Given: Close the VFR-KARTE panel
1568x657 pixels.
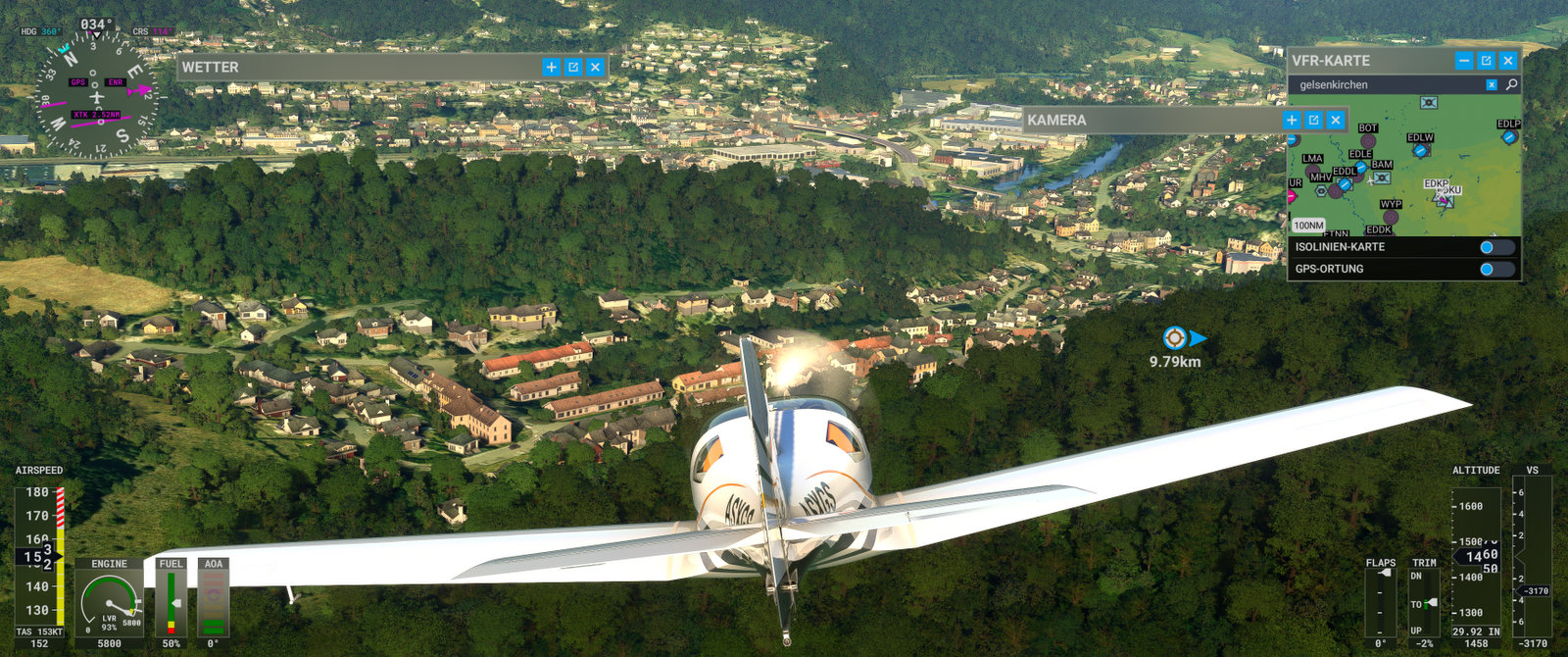Looking at the screenshot, I should [1508, 61].
